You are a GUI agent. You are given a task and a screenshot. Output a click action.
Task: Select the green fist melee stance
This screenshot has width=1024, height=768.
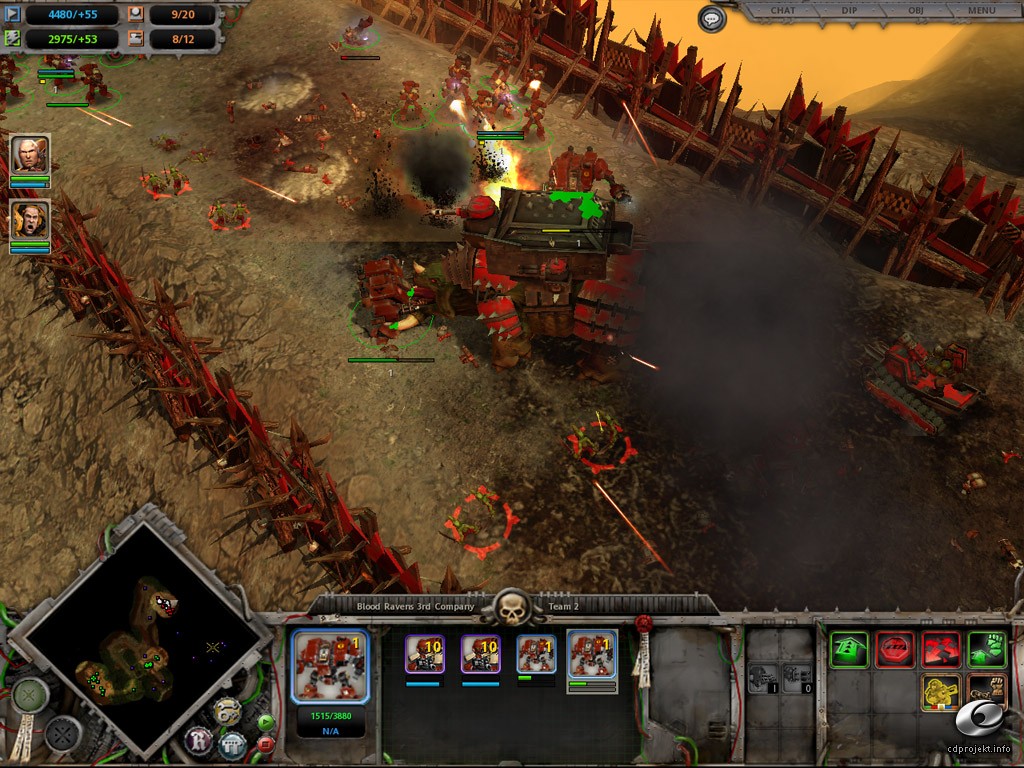click(987, 650)
